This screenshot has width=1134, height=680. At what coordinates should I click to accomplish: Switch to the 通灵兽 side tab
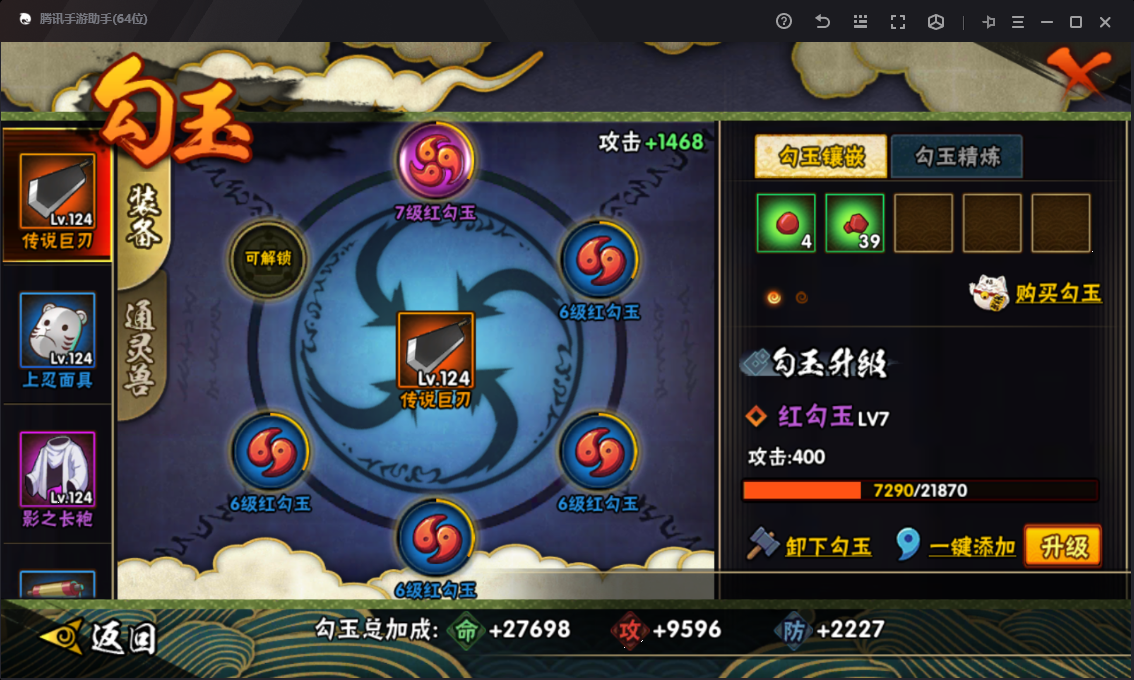[x=143, y=343]
